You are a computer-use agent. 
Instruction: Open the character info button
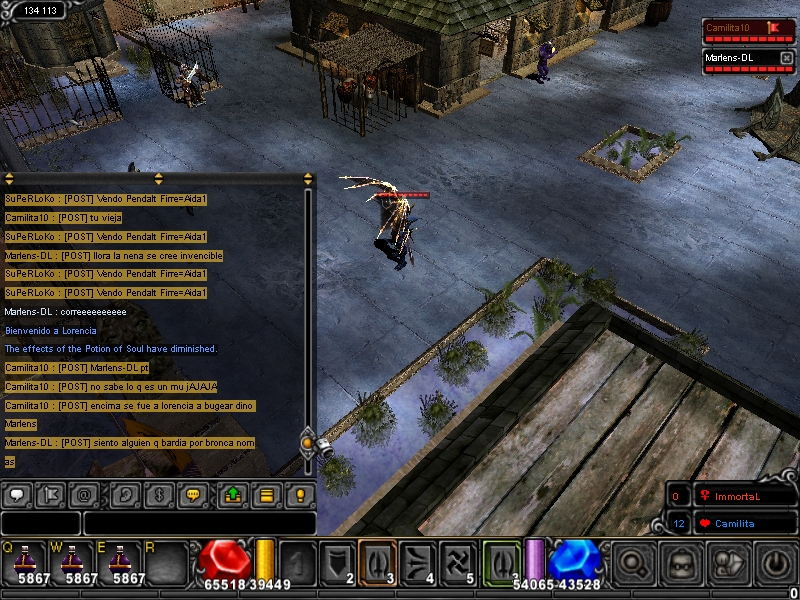tap(731, 563)
